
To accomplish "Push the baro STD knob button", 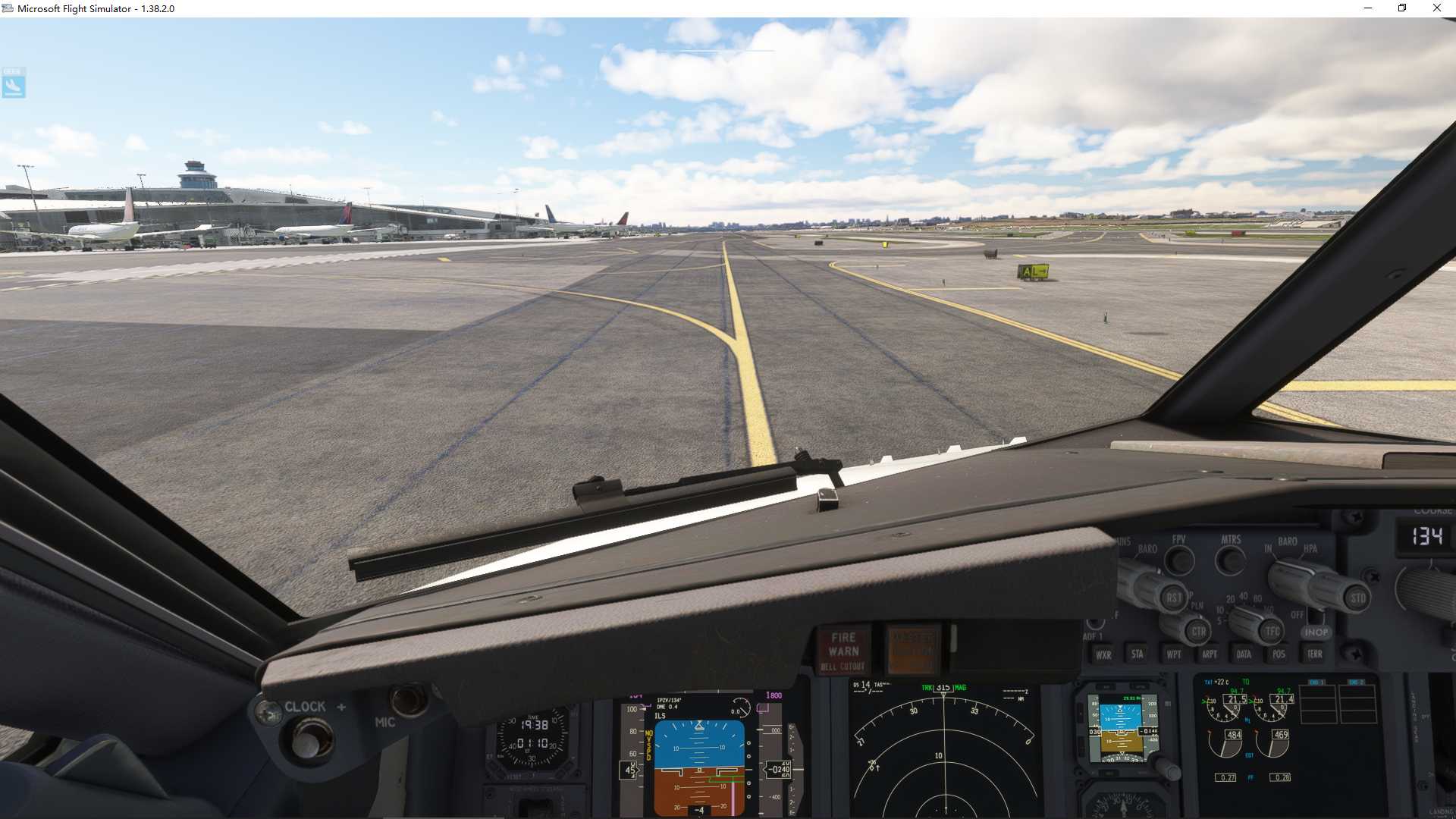I will click(1357, 598).
